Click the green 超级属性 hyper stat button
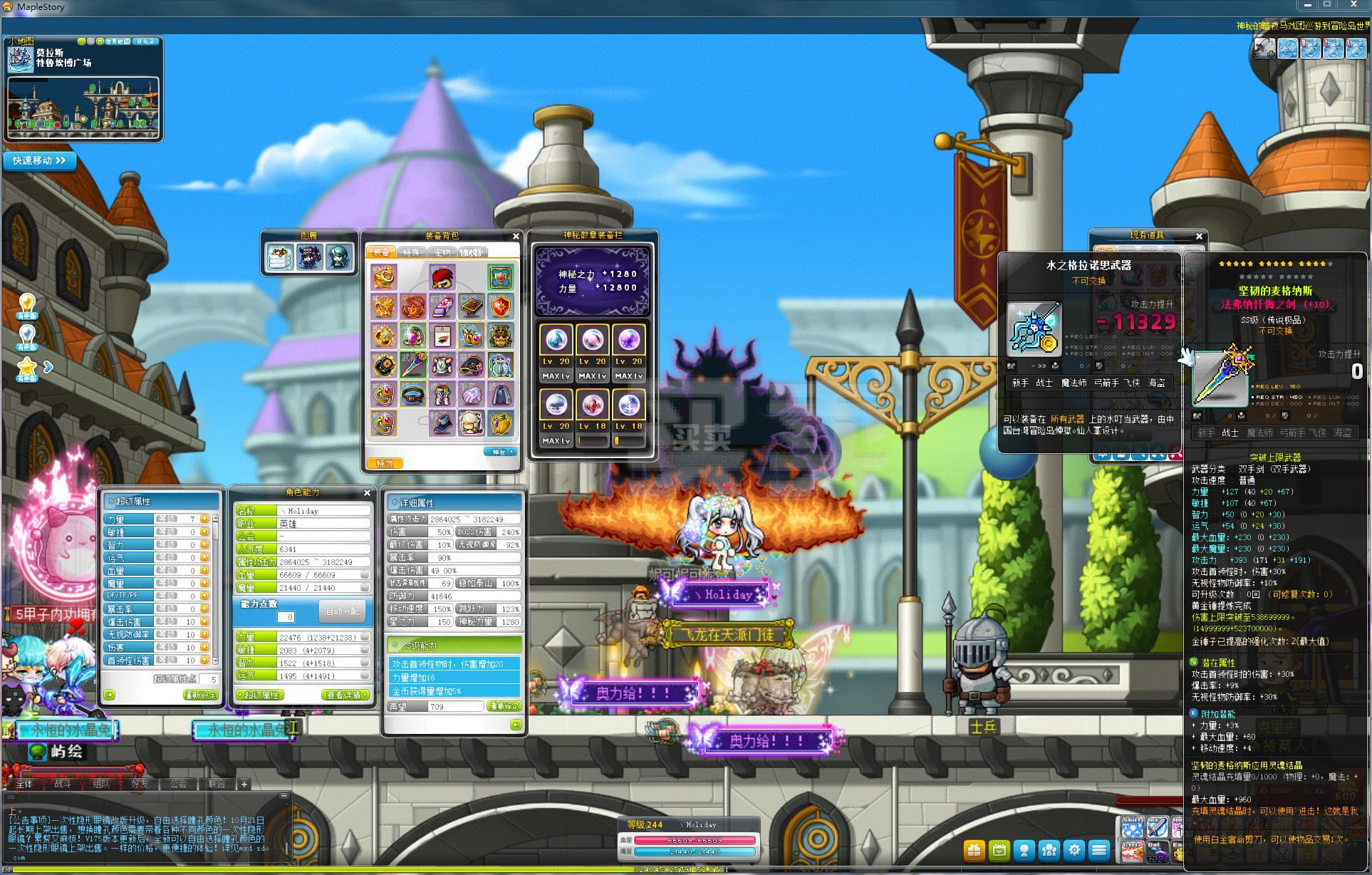The width and height of the screenshot is (1372, 875). coord(261,695)
